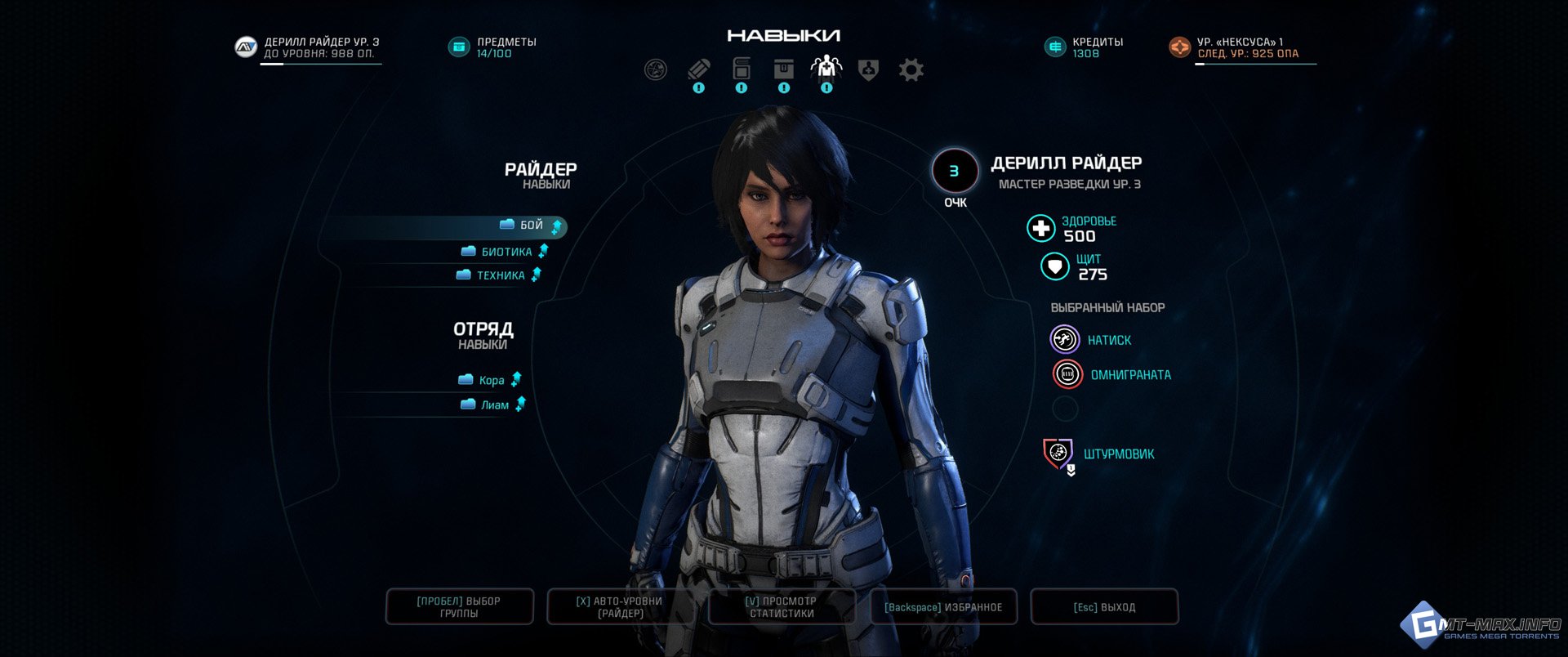1568x657 pixels.
Task: Switch to the journal tab with pencil icon
Action: point(698,69)
